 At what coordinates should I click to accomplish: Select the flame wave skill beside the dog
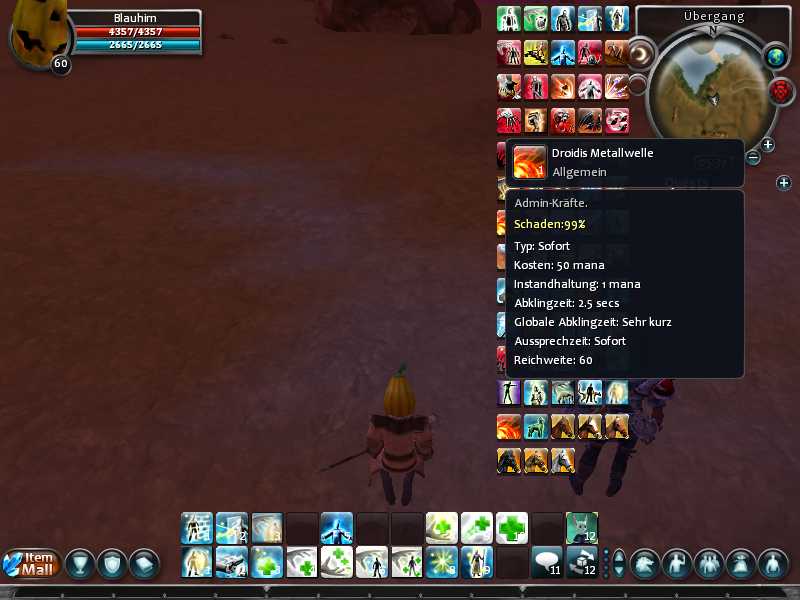[509, 426]
